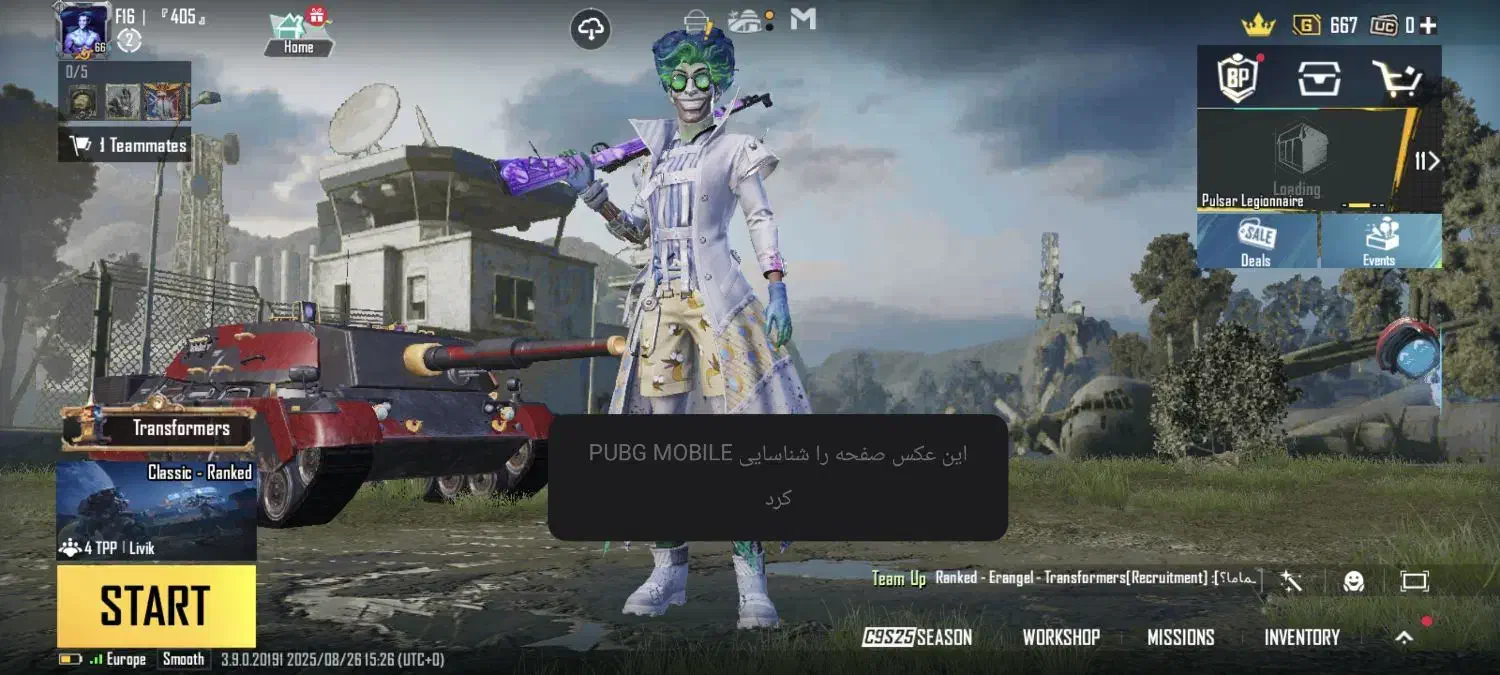Open the cloud download icon

(591, 29)
